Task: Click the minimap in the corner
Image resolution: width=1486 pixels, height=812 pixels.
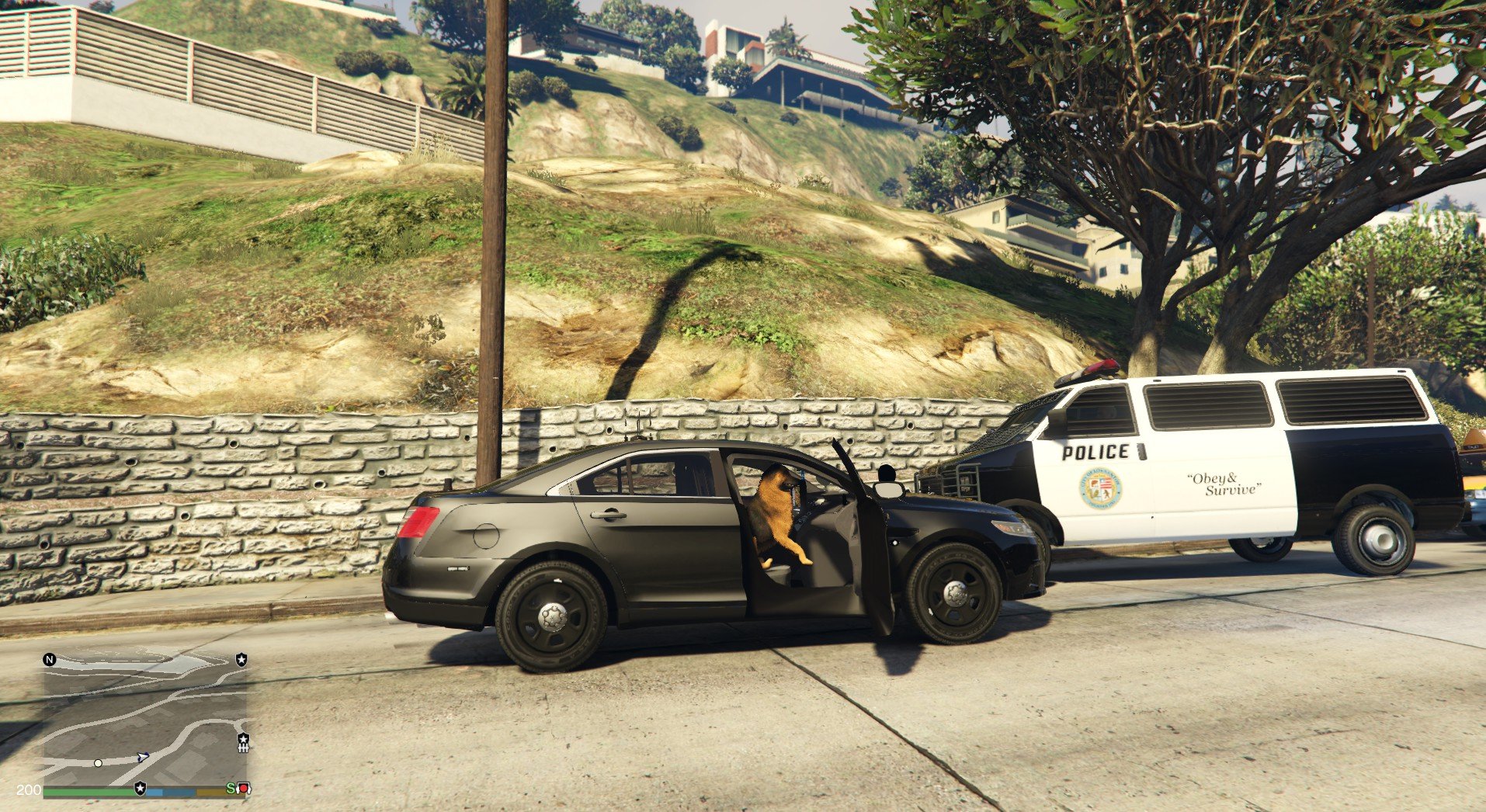Action: [x=145, y=719]
